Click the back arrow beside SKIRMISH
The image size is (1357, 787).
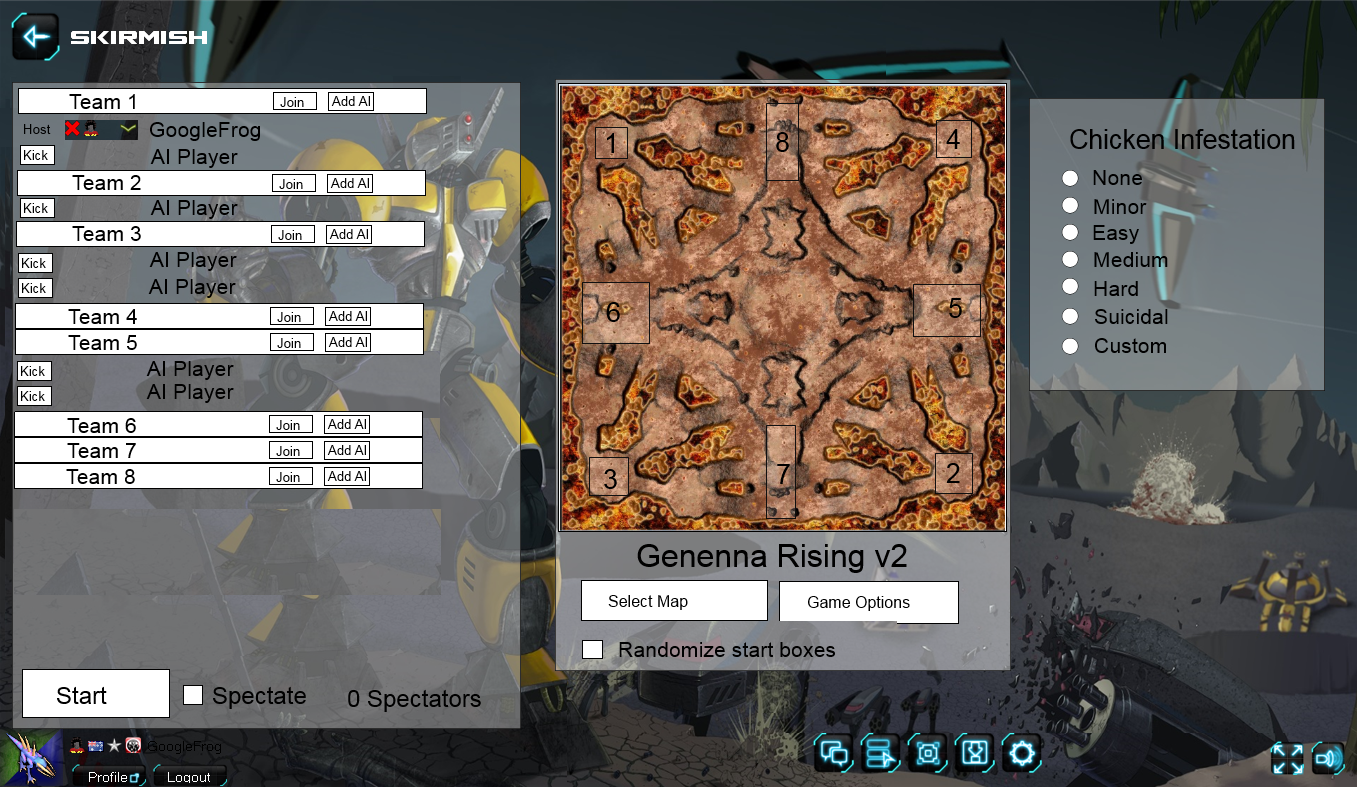pyautogui.click(x=36, y=37)
